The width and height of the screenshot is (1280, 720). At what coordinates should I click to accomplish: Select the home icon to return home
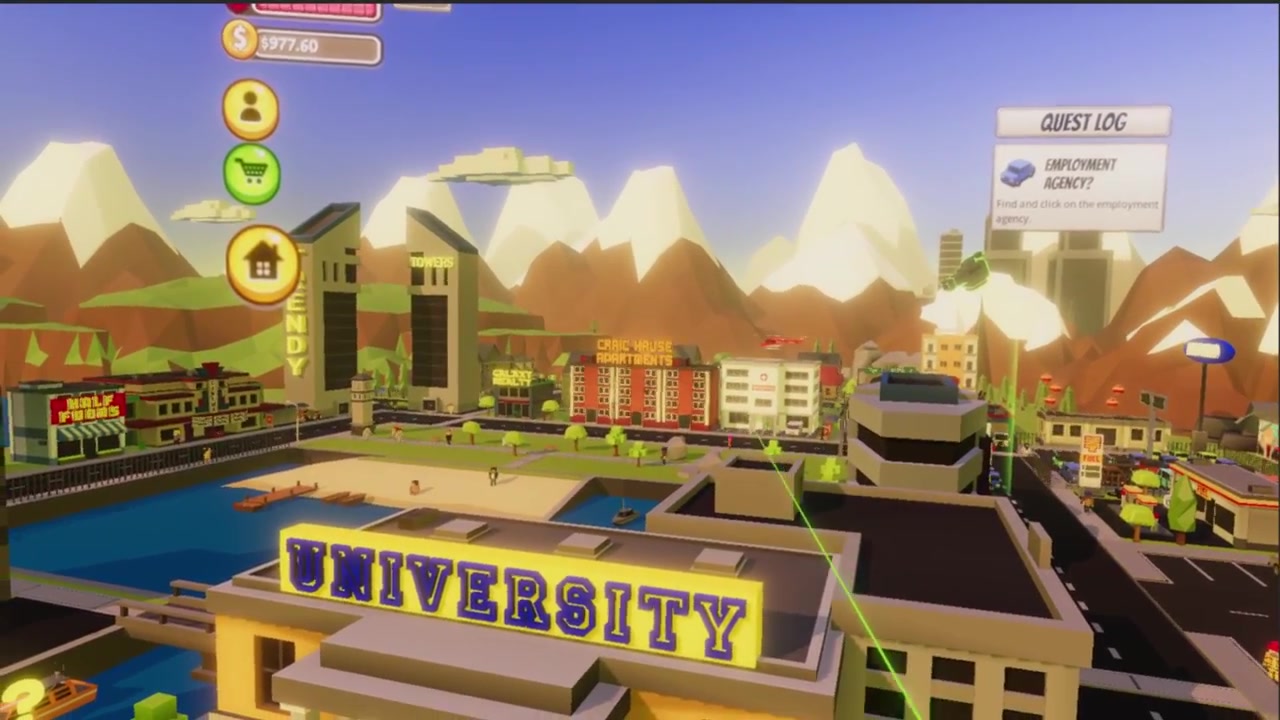(x=262, y=260)
